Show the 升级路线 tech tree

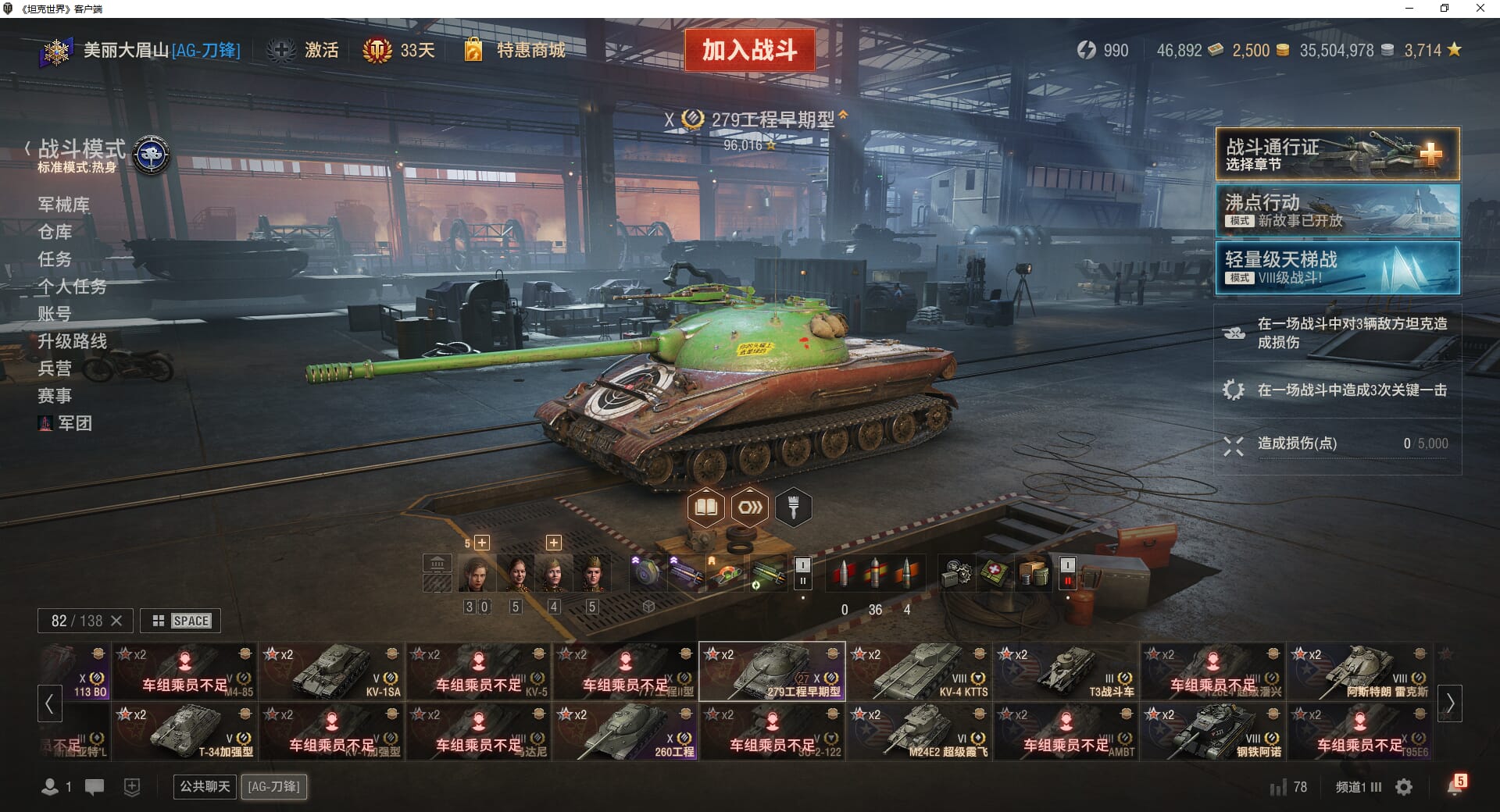point(73,341)
